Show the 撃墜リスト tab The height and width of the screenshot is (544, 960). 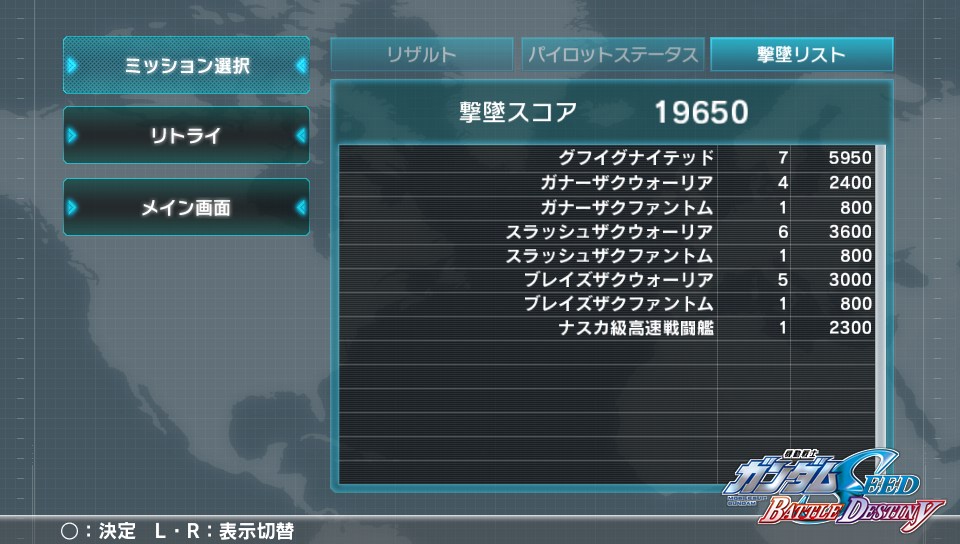[801, 55]
